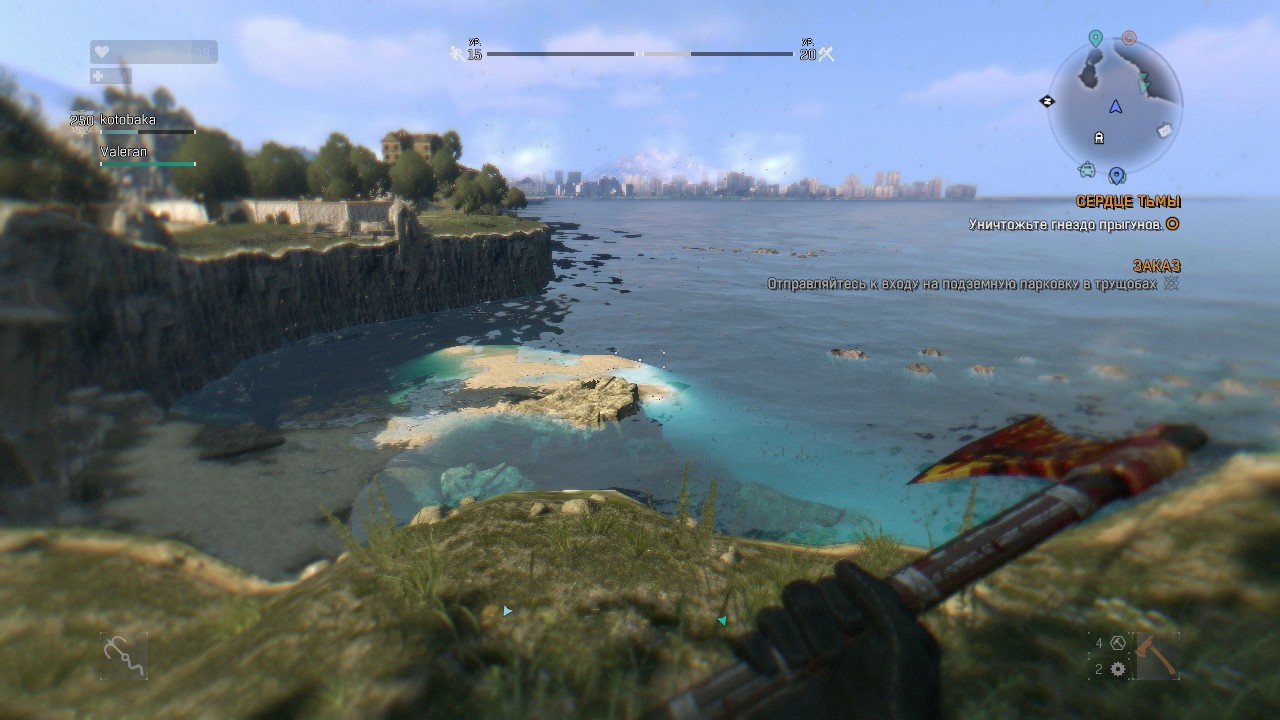Select the orange target marker on minimap rim
This screenshot has height=720, width=1280.
[1129, 38]
